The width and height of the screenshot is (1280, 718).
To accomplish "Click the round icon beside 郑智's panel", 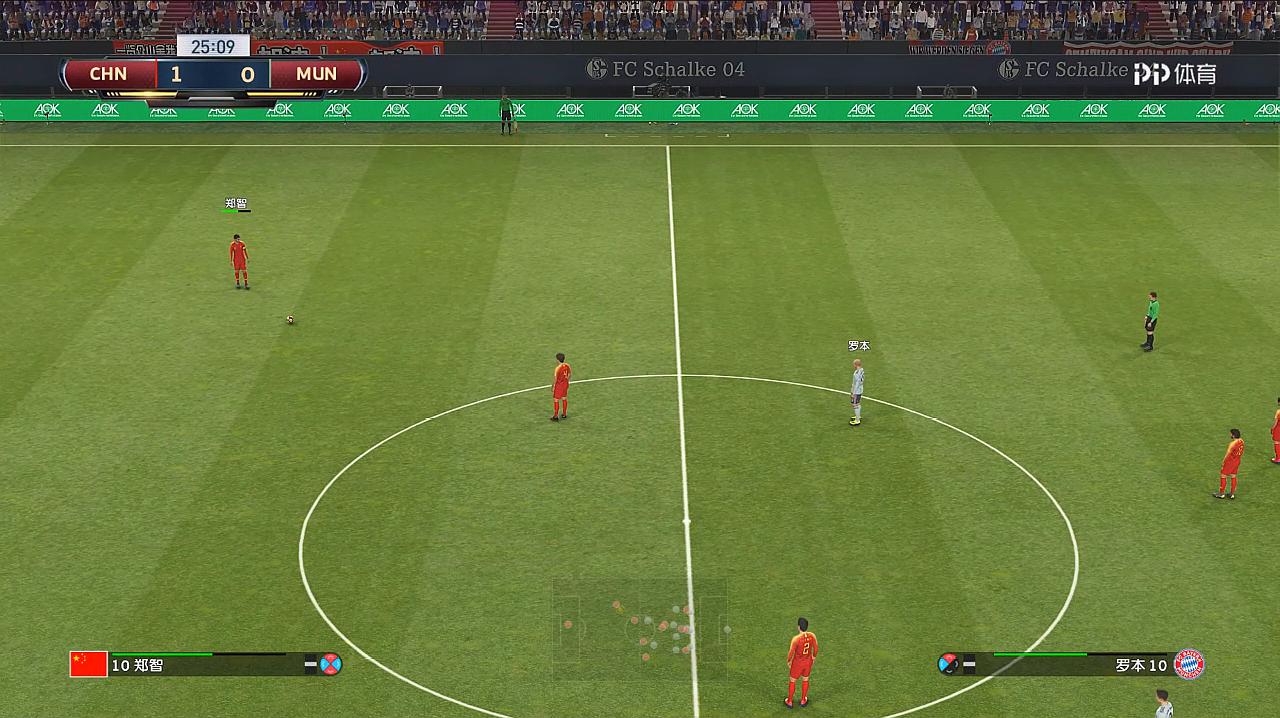I will click(x=331, y=664).
